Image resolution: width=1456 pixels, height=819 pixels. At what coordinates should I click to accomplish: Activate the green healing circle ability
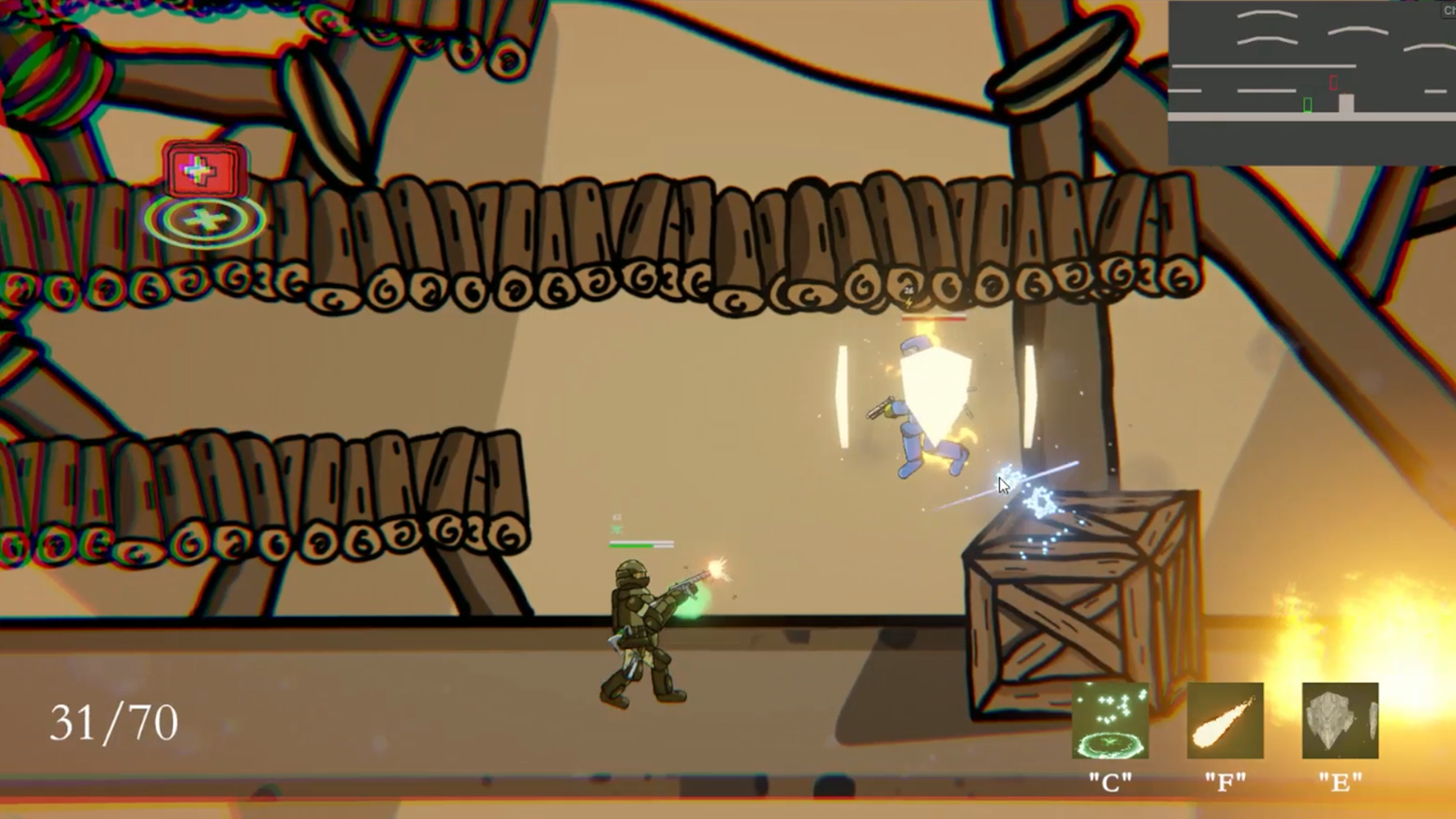1110,721
